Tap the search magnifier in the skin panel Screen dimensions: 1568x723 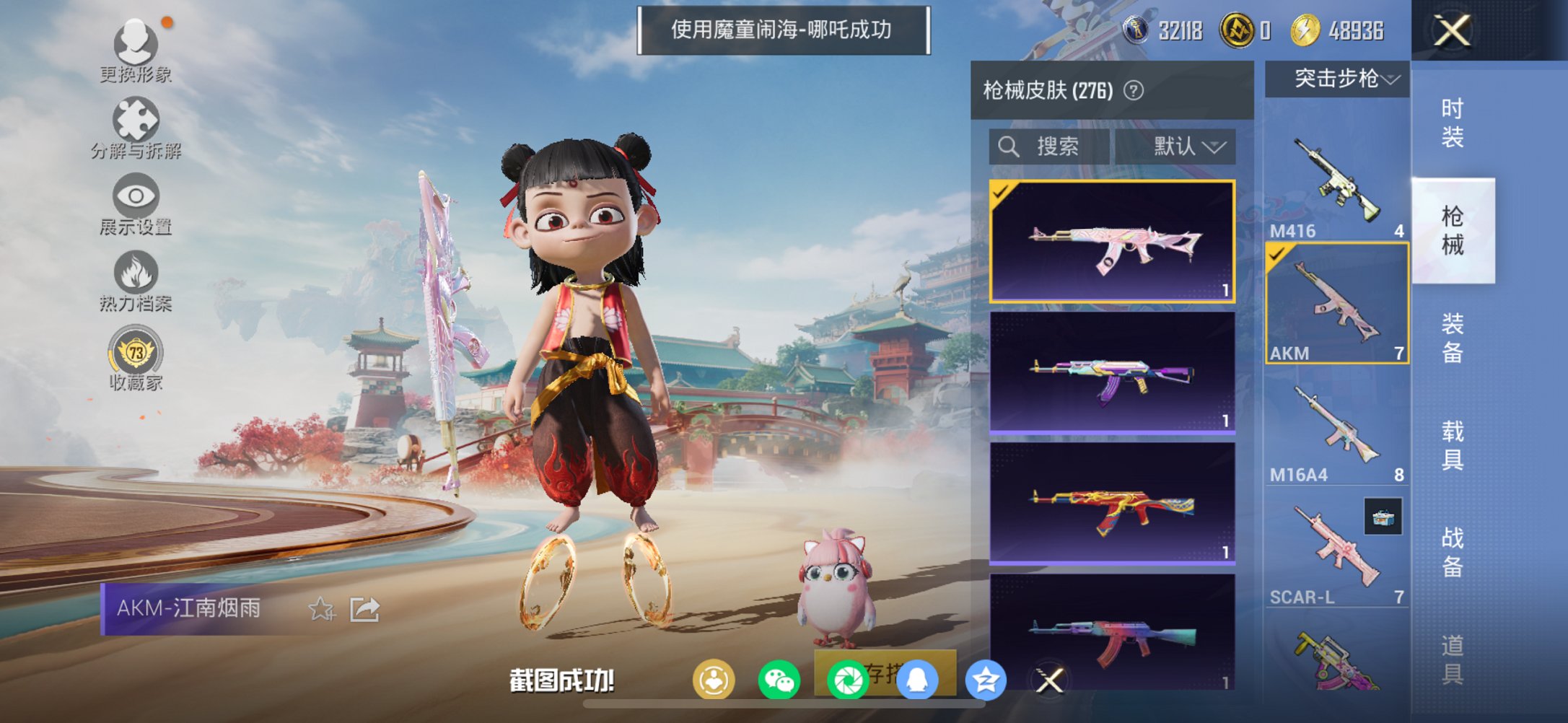pyautogui.click(x=1007, y=146)
